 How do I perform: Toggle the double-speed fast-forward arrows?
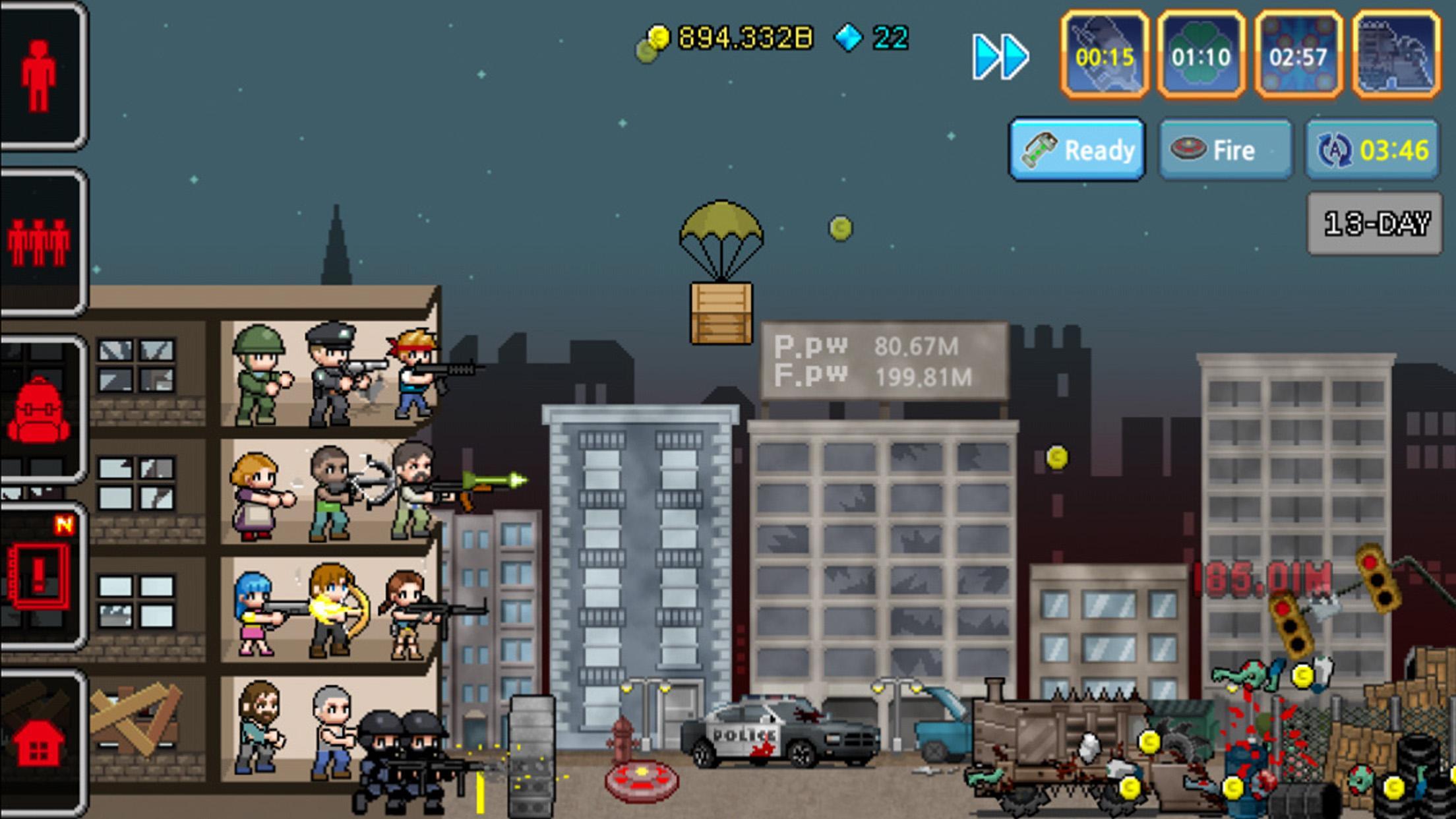pyautogui.click(x=1000, y=58)
